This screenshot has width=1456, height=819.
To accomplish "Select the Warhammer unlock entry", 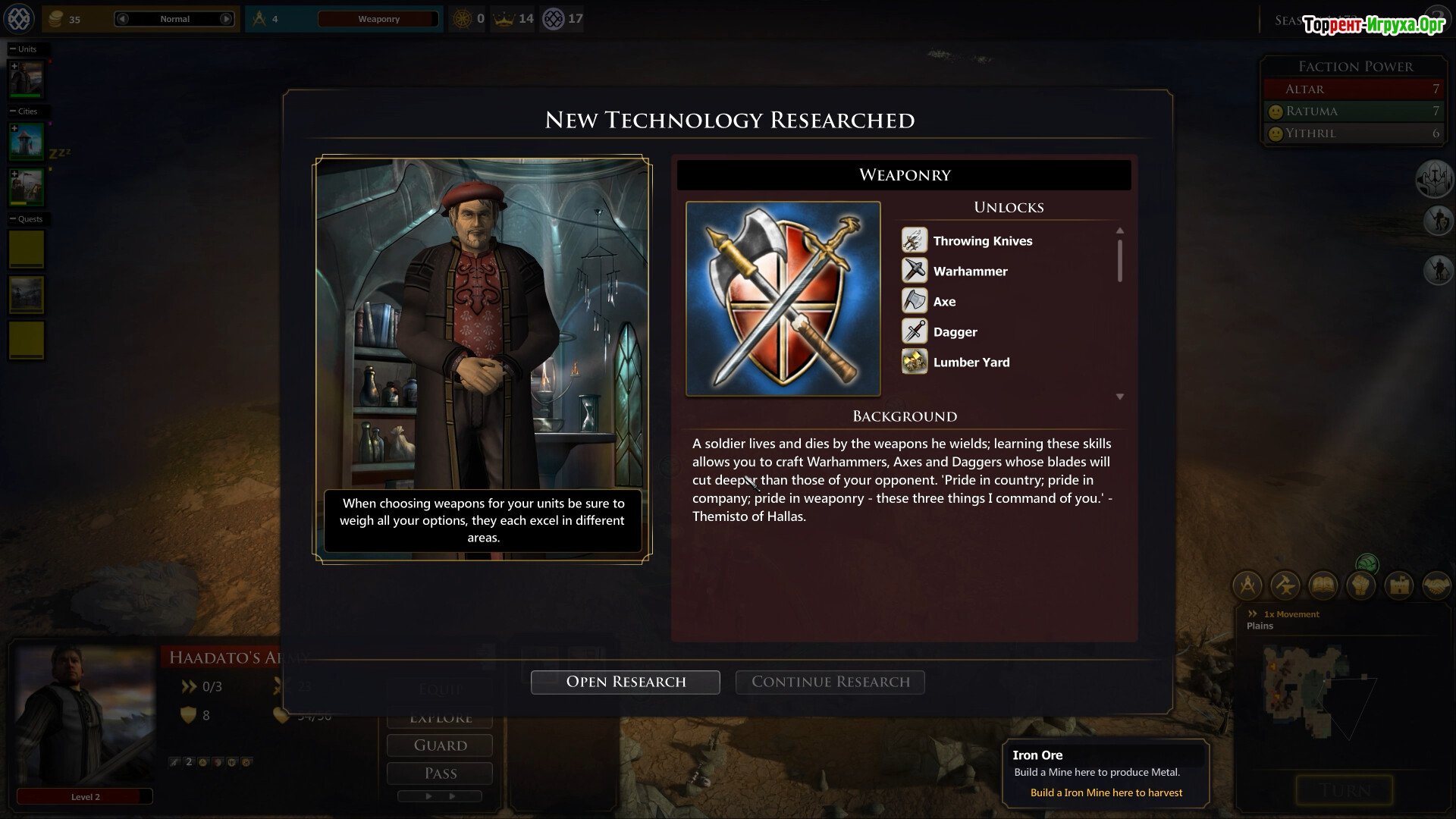I will click(x=970, y=271).
